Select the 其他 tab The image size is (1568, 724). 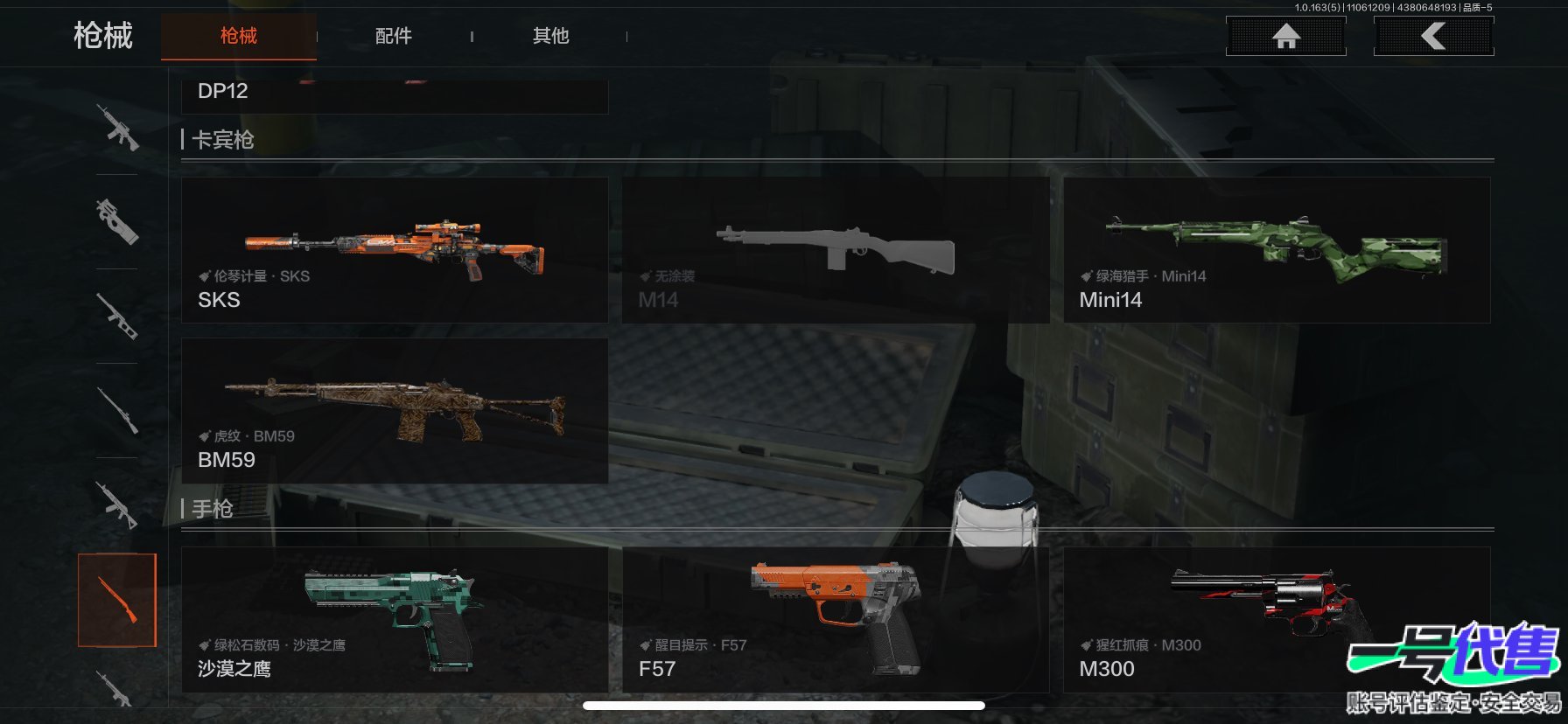click(550, 36)
